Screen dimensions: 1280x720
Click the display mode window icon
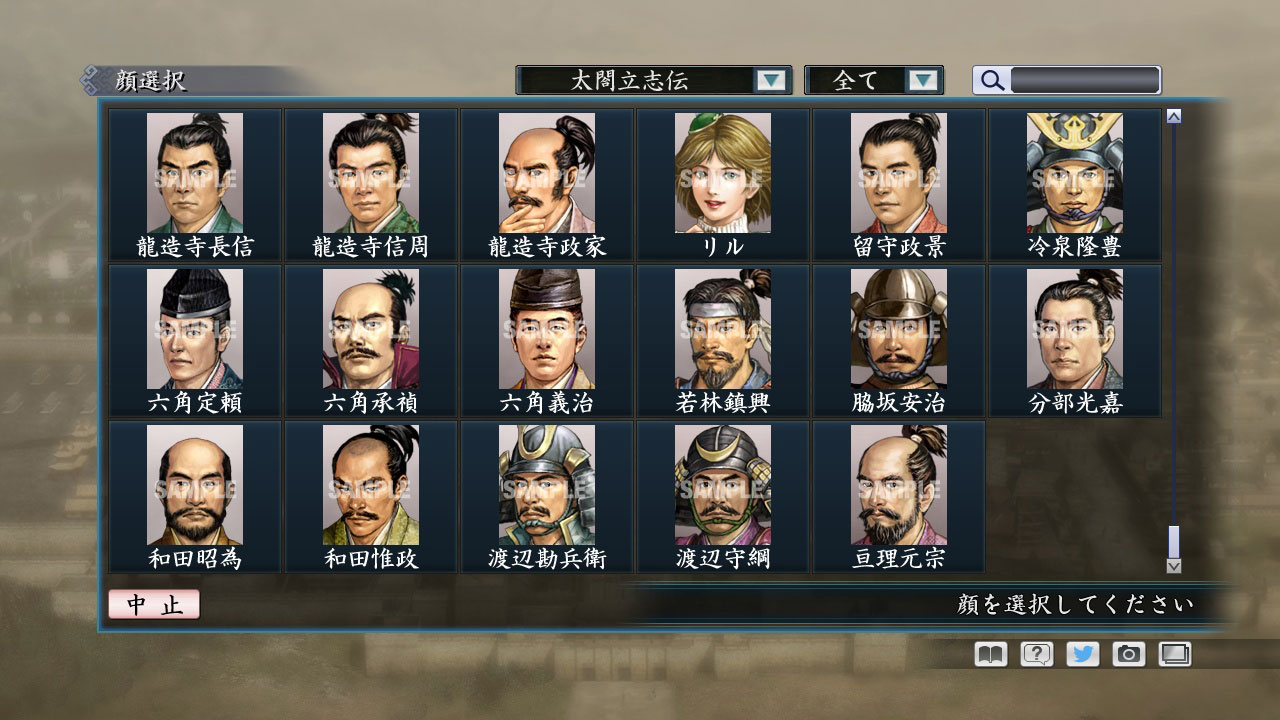tap(1175, 654)
